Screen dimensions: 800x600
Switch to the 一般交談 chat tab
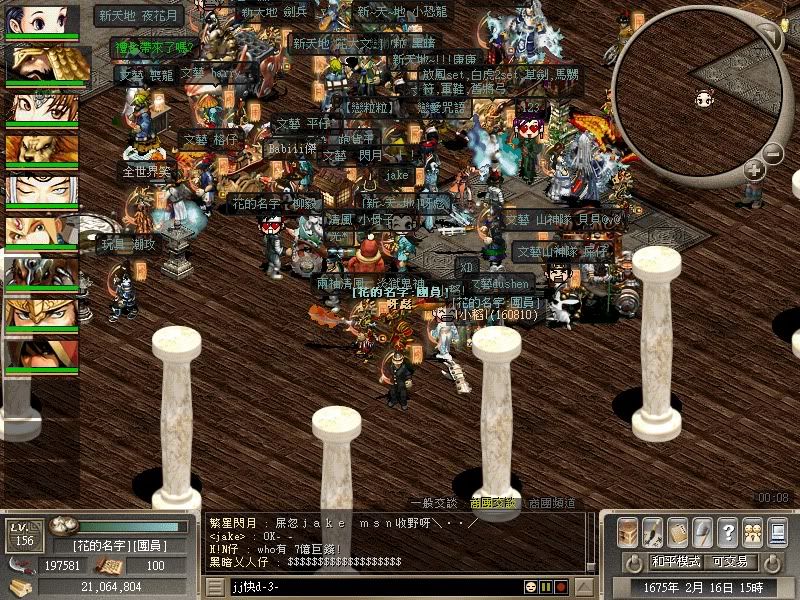point(433,503)
